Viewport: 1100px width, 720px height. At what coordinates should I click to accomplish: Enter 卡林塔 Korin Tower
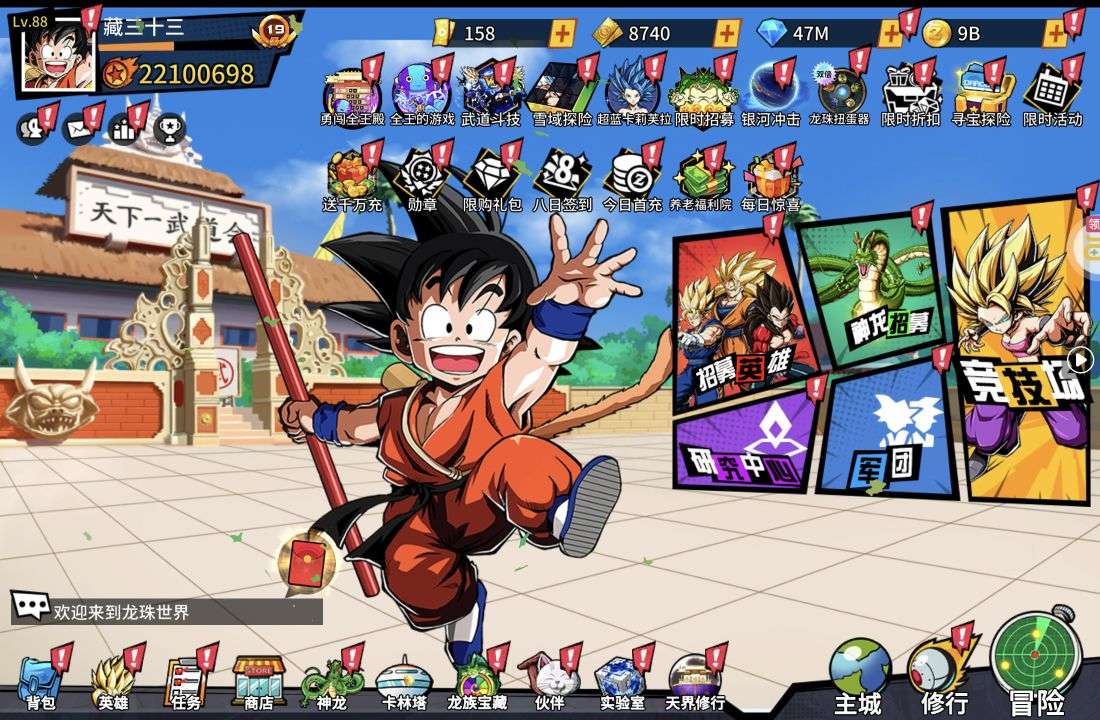click(404, 681)
